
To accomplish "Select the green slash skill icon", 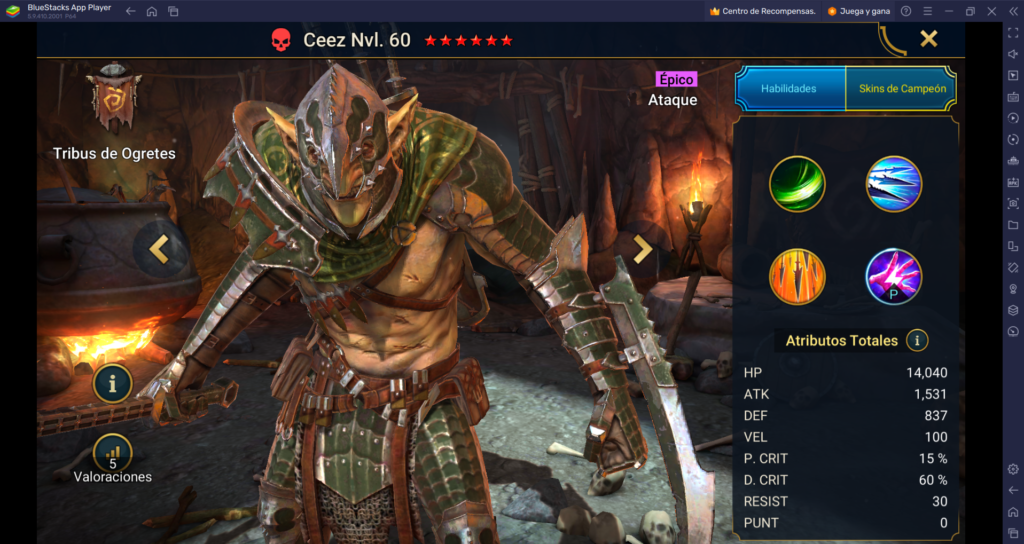I will [797, 184].
